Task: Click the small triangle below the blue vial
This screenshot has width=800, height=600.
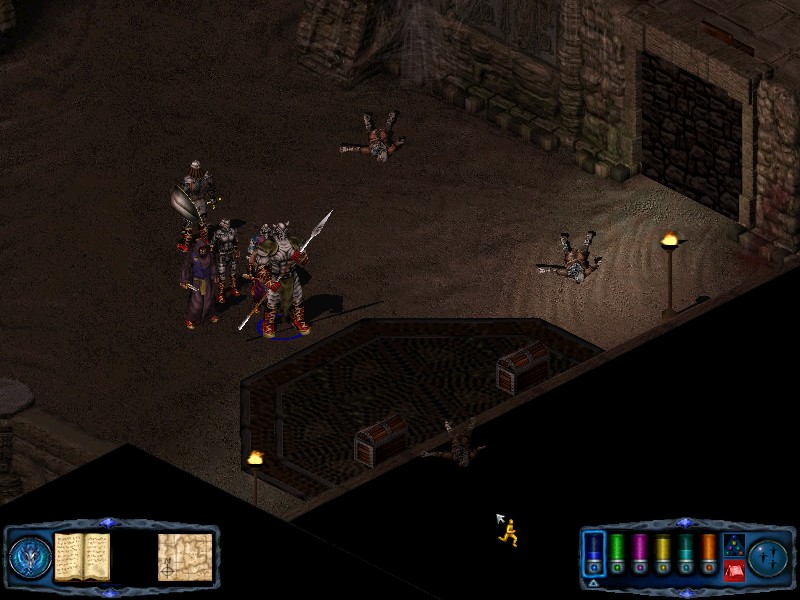Action: tap(594, 582)
